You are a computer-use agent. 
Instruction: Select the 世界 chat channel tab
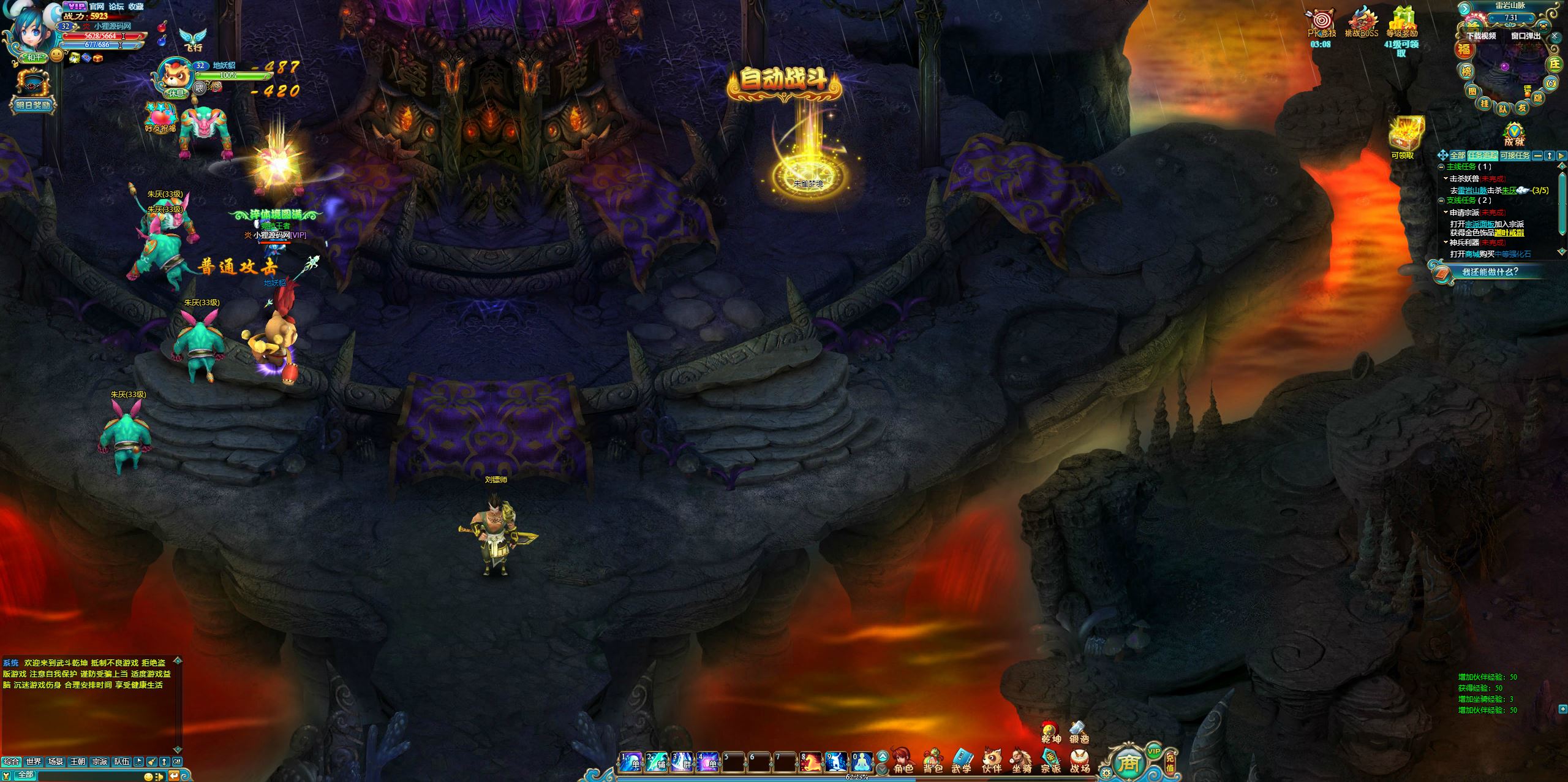click(34, 762)
